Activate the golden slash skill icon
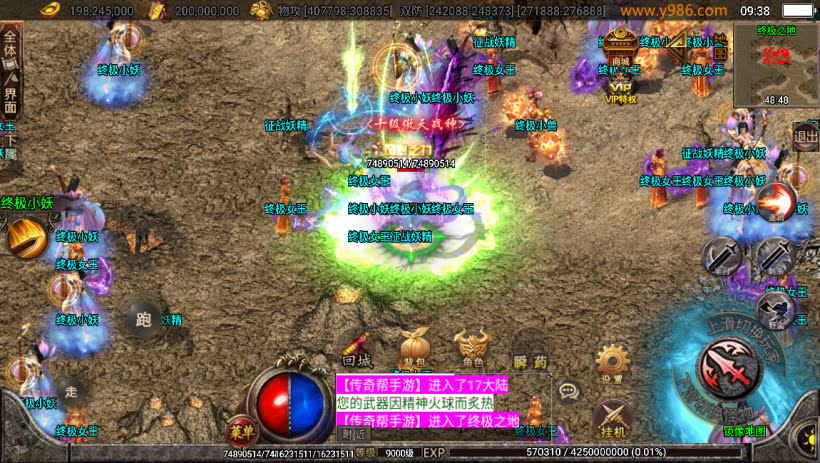820x463 pixels. tap(26, 238)
